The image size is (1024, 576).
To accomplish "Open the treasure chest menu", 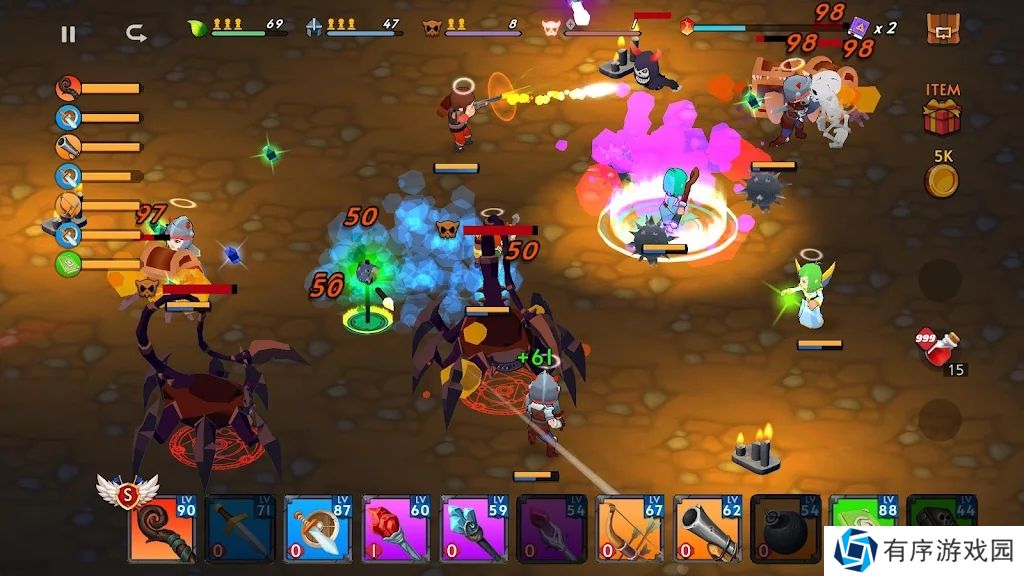I will coord(942,30).
